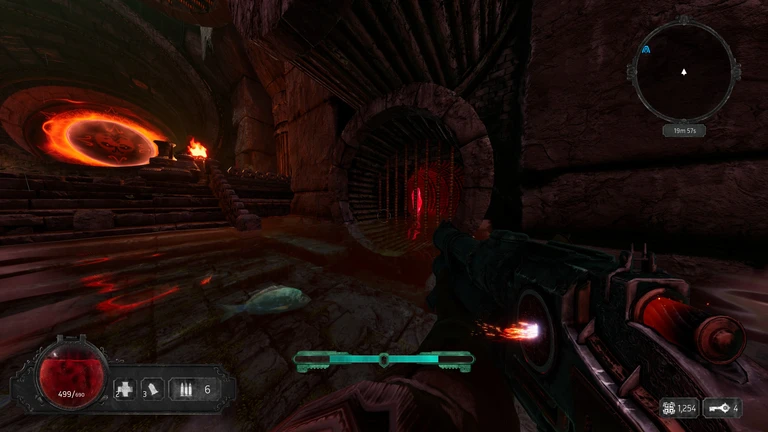The width and height of the screenshot is (768, 432).
Task: Click the circular minimap
Action: click(684, 70)
